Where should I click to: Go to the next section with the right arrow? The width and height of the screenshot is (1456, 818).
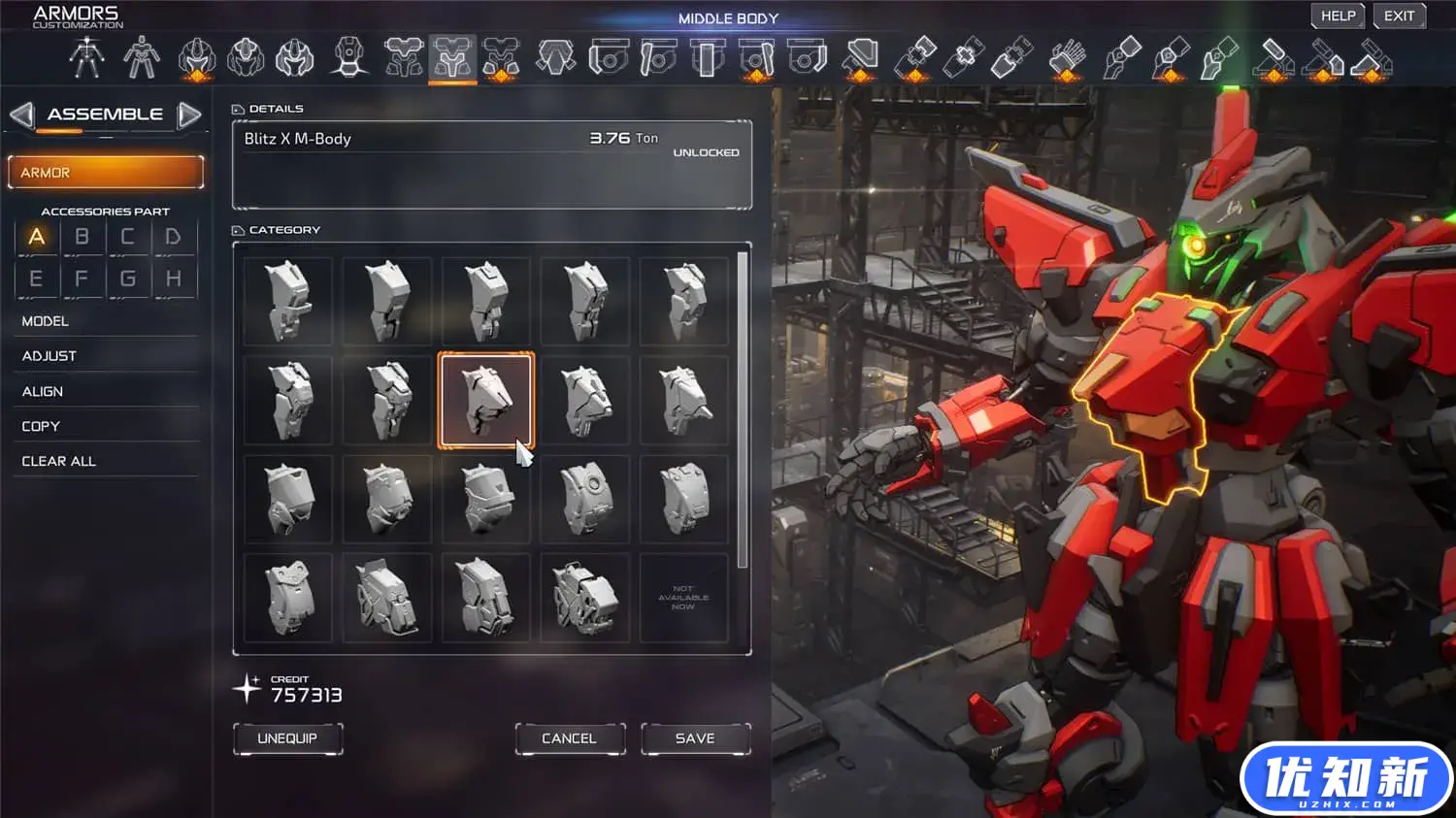[189, 115]
